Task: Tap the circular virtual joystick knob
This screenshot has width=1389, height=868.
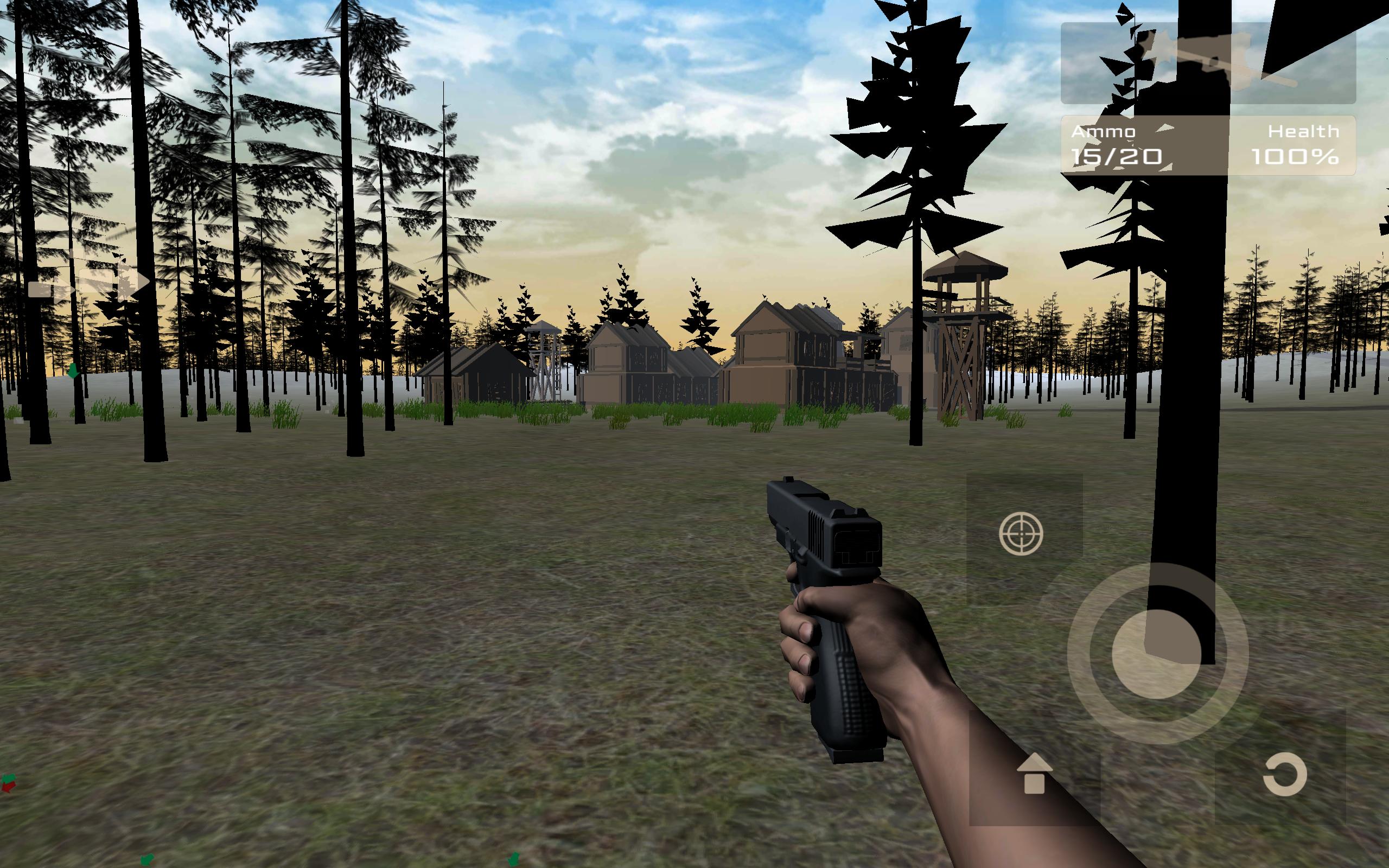Action: tap(1157, 654)
